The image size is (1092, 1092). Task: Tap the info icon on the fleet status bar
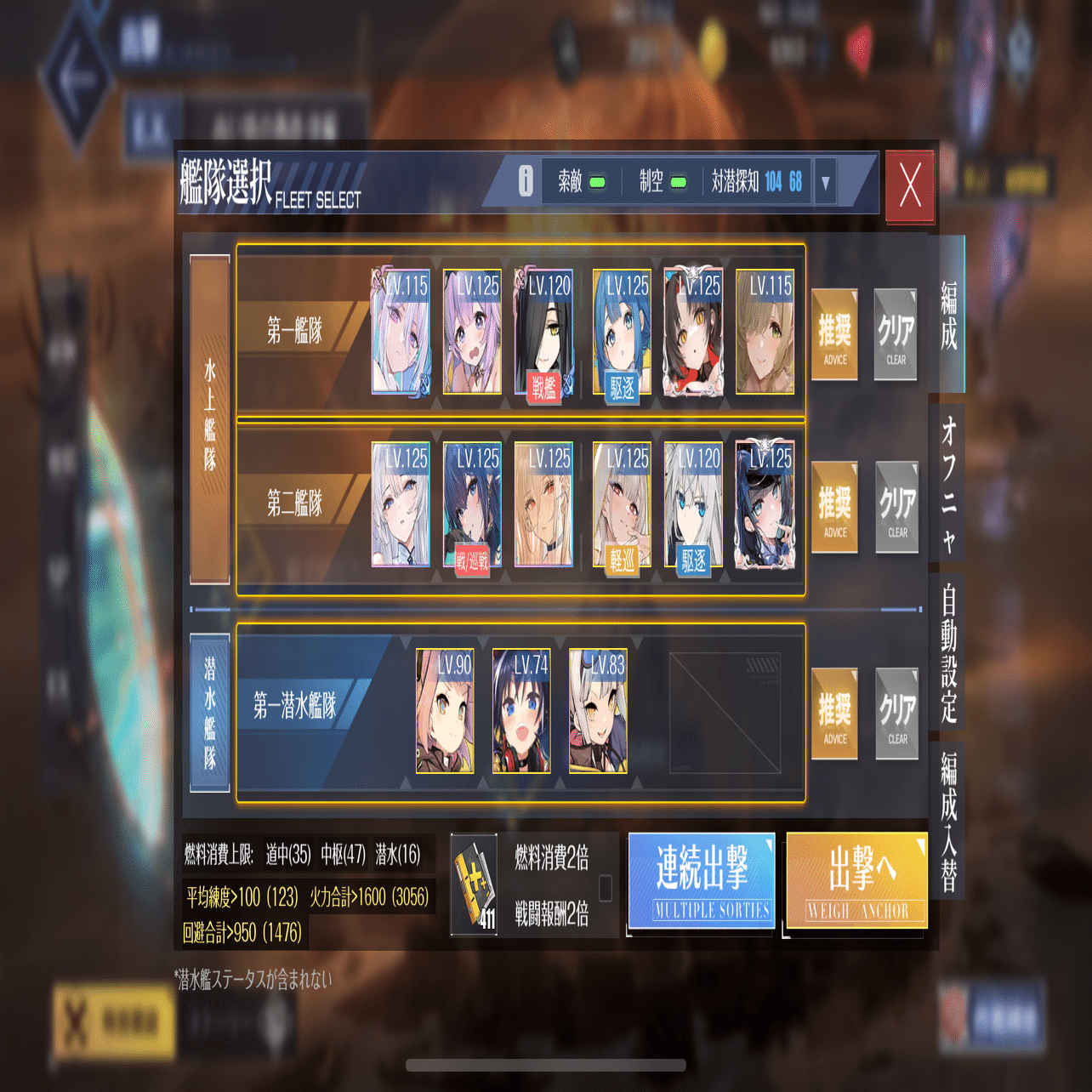click(x=526, y=179)
